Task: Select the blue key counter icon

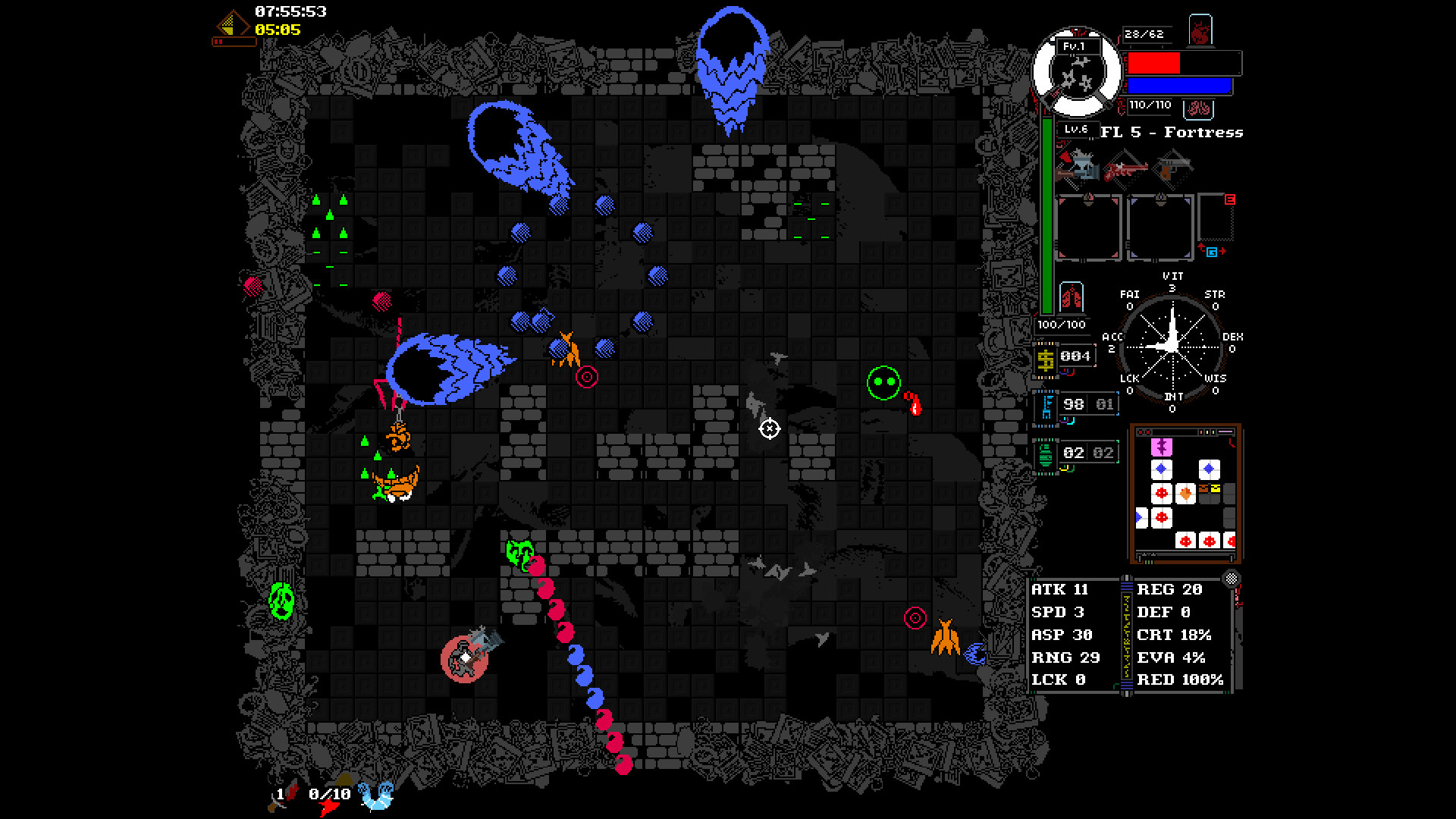Action: coord(1047,406)
